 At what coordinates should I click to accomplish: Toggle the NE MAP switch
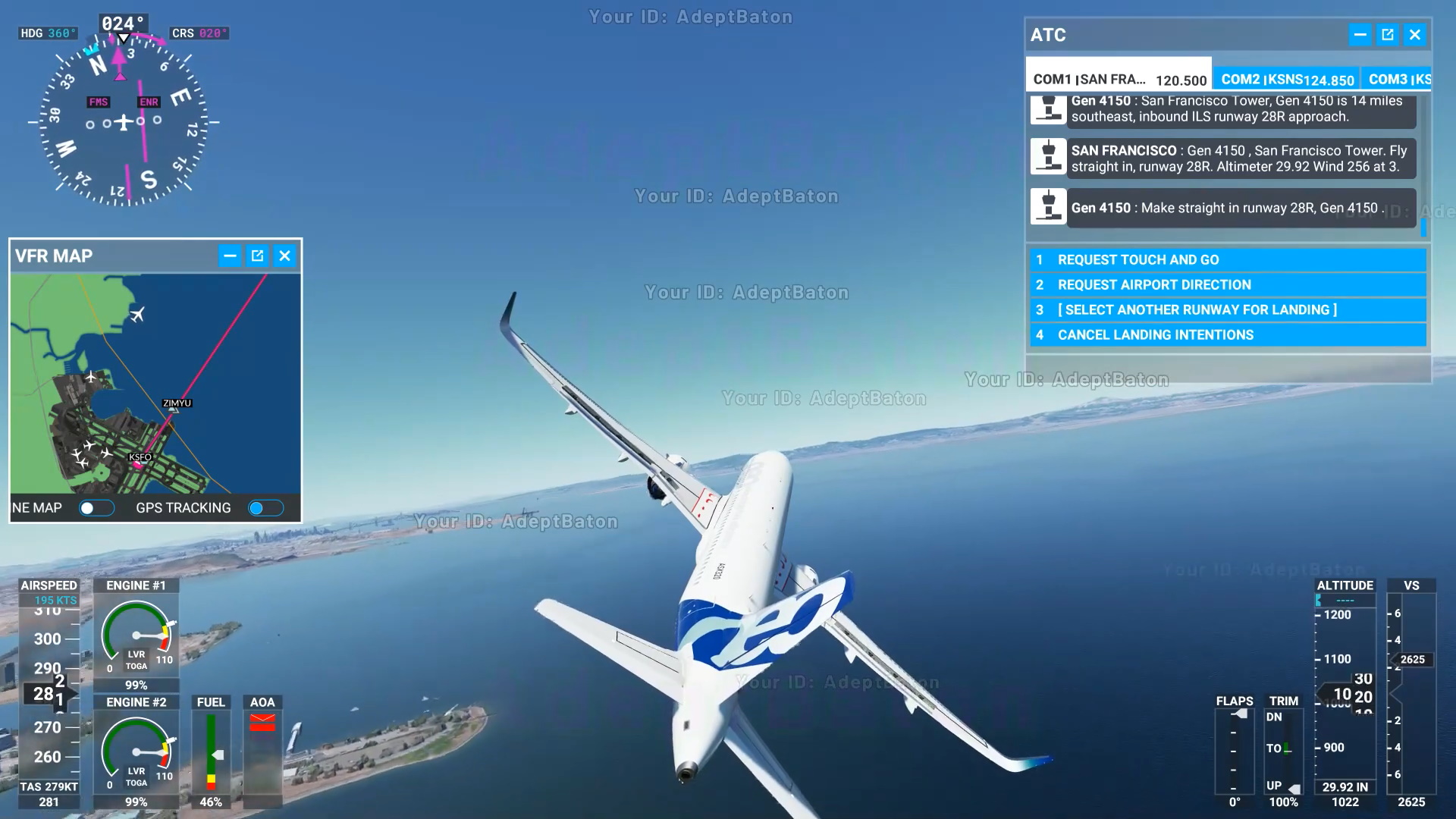tap(97, 507)
